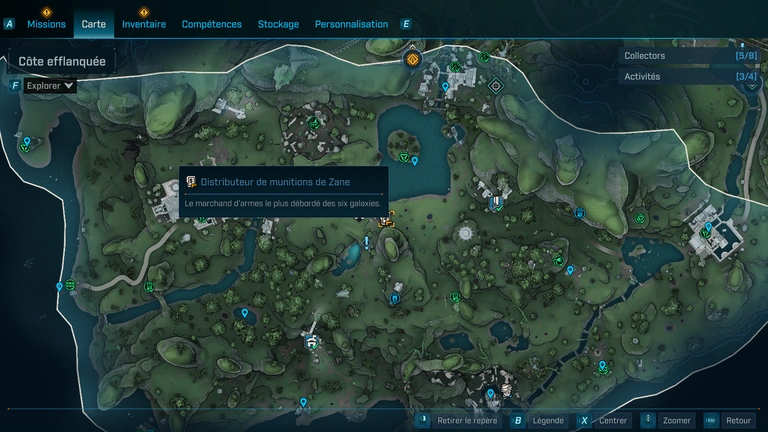Select the Compétences tab
The image size is (768, 432).
[x=212, y=24]
